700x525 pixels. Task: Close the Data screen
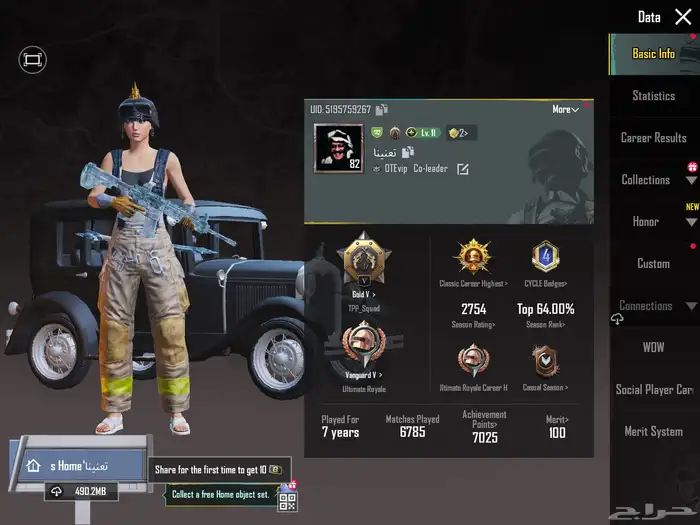click(683, 17)
